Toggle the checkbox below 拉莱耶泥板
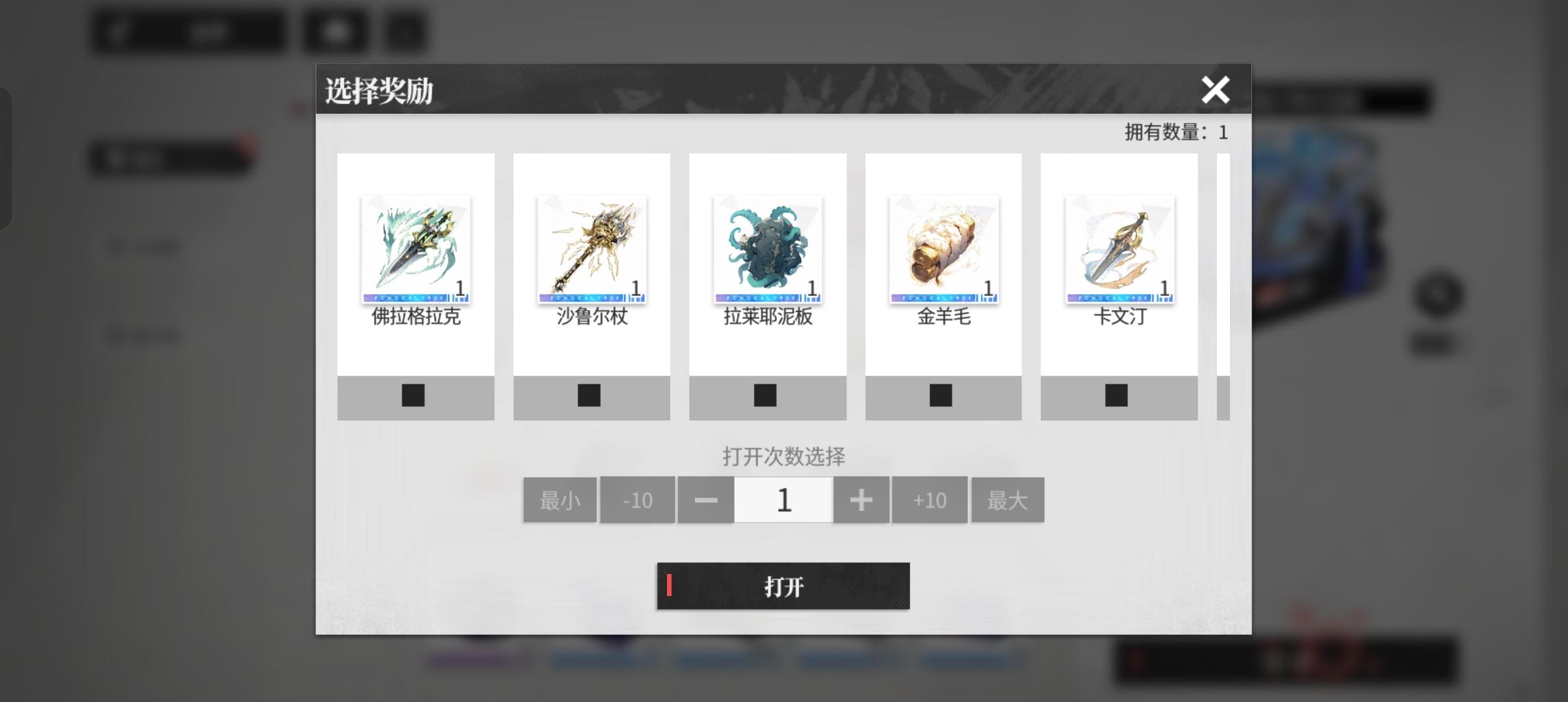The width and height of the screenshot is (1568, 702). click(x=765, y=395)
